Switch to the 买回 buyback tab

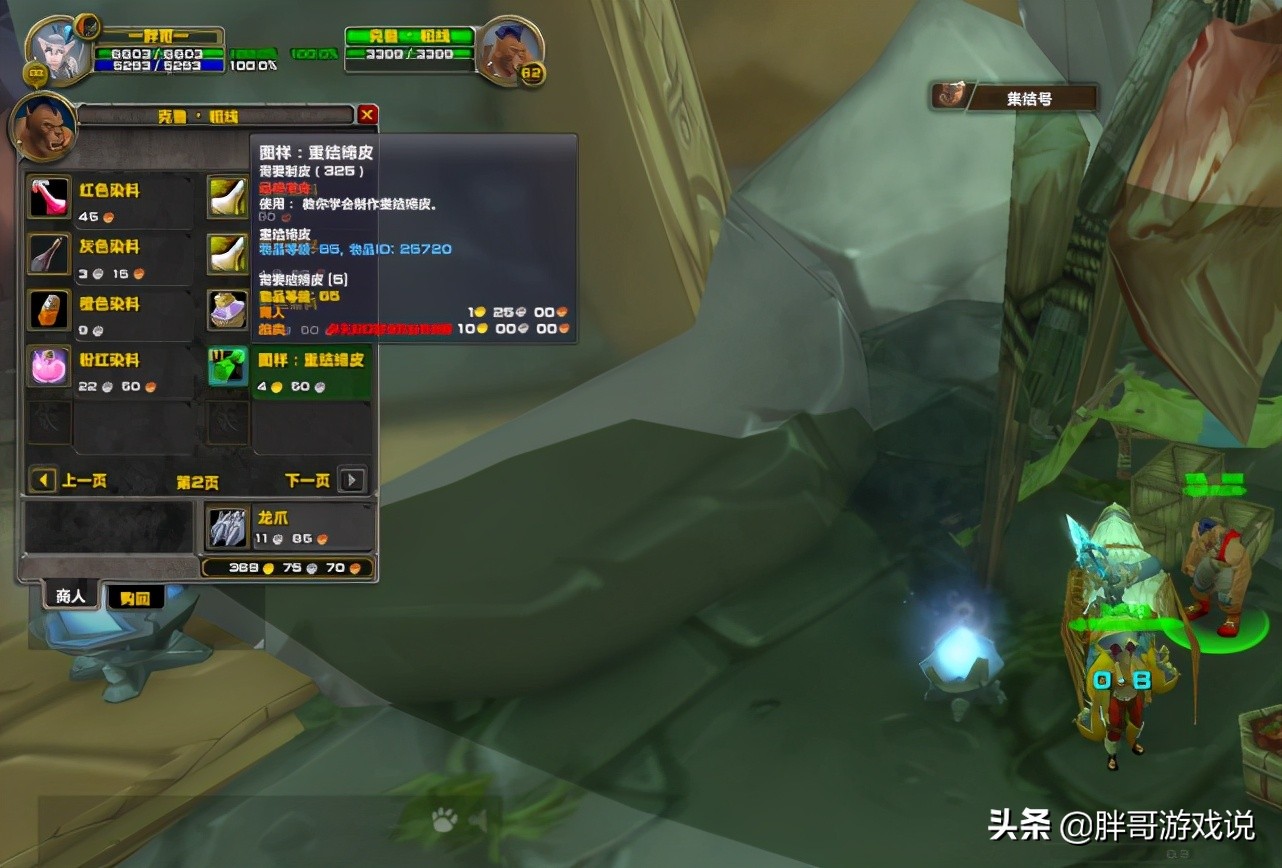[135, 595]
